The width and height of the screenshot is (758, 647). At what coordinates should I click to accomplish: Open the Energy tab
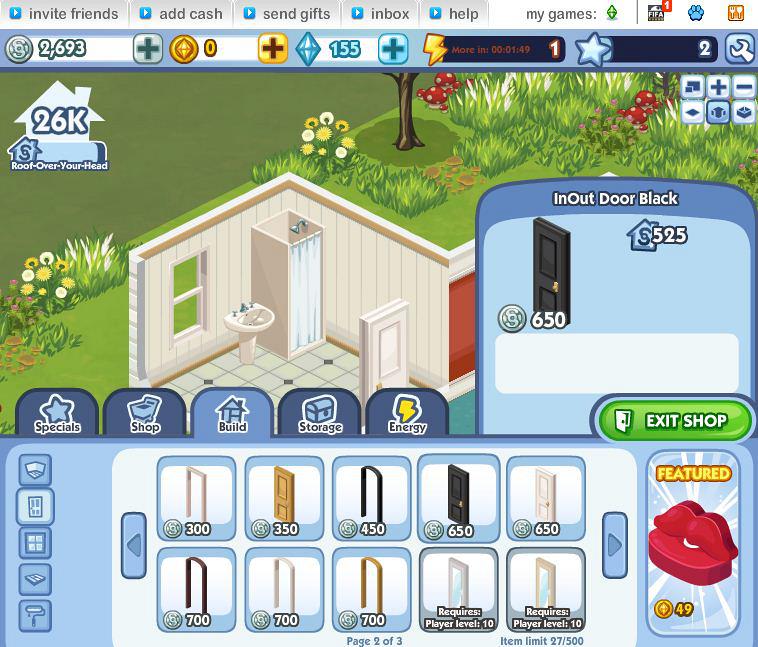[406, 414]
